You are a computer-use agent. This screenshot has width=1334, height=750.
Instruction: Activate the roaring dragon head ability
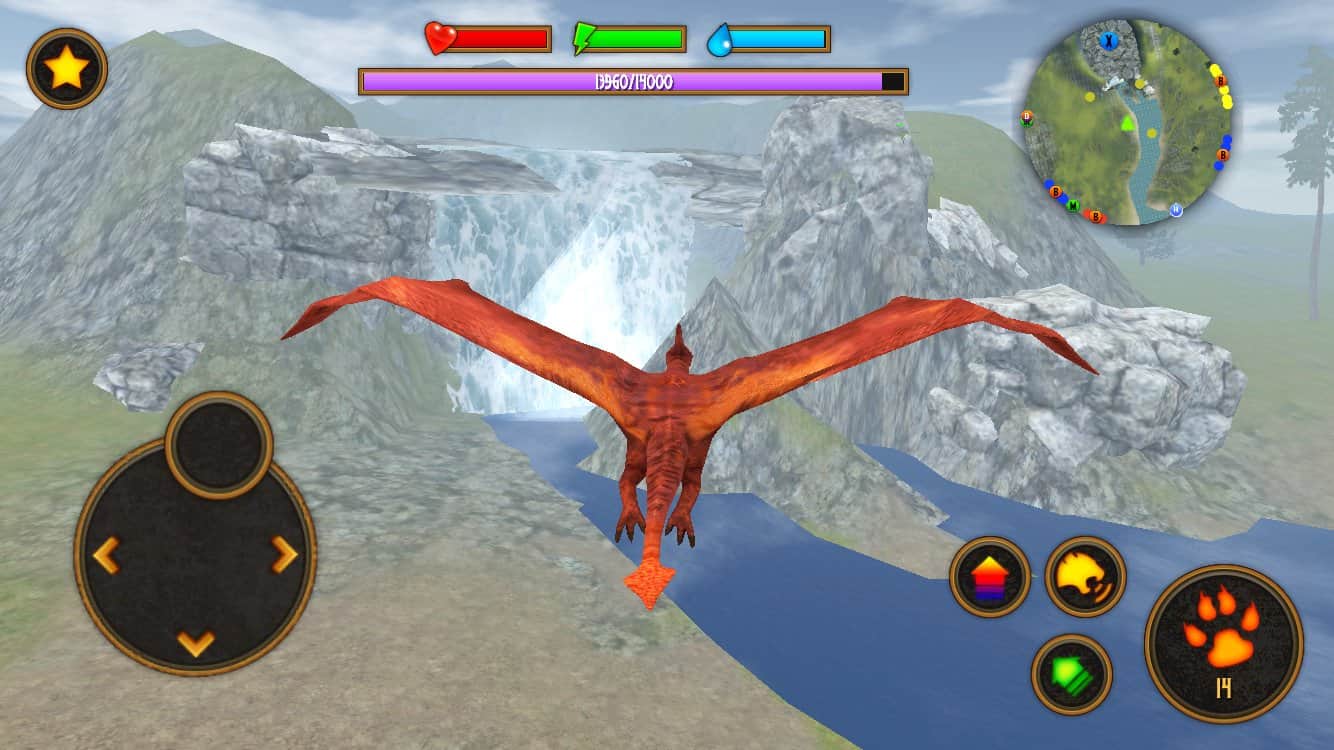[x=1085, y=576]
